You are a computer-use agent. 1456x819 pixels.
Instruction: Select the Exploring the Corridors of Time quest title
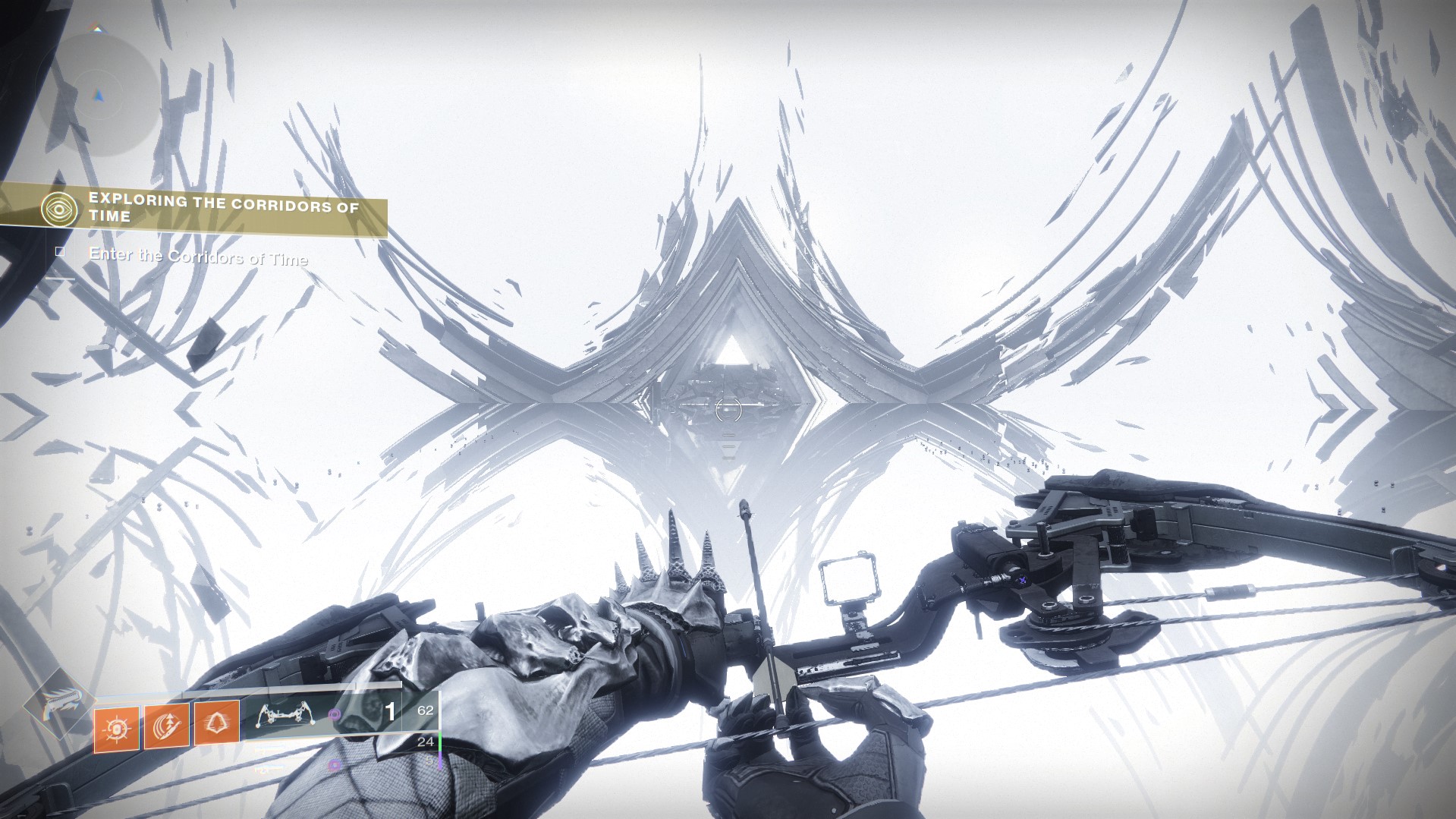[224, 209]
